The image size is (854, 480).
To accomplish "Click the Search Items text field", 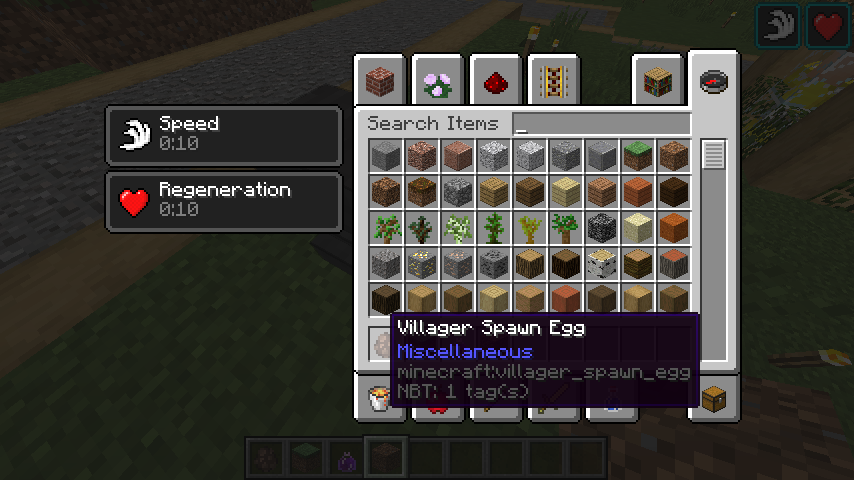I will click(601, 125).
